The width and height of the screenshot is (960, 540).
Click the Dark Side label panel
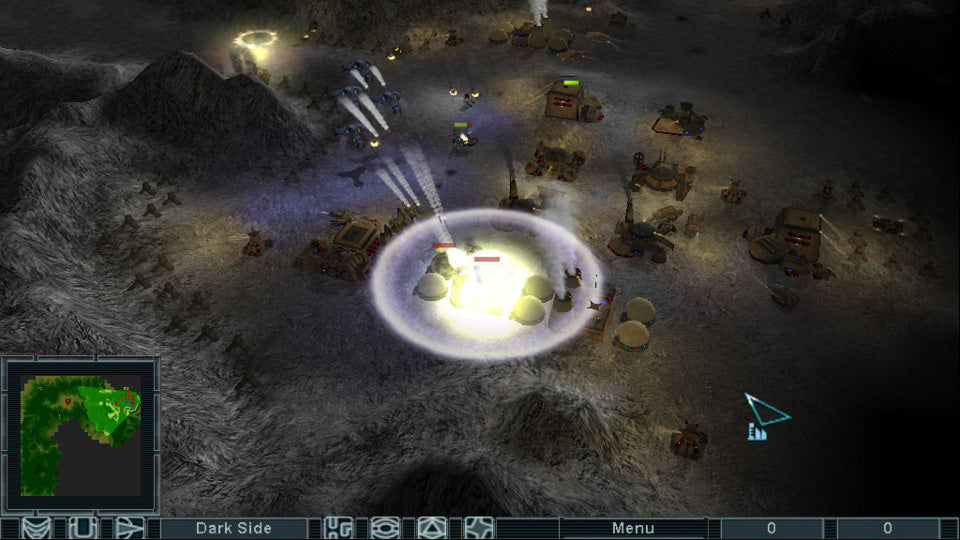(235, 528)
